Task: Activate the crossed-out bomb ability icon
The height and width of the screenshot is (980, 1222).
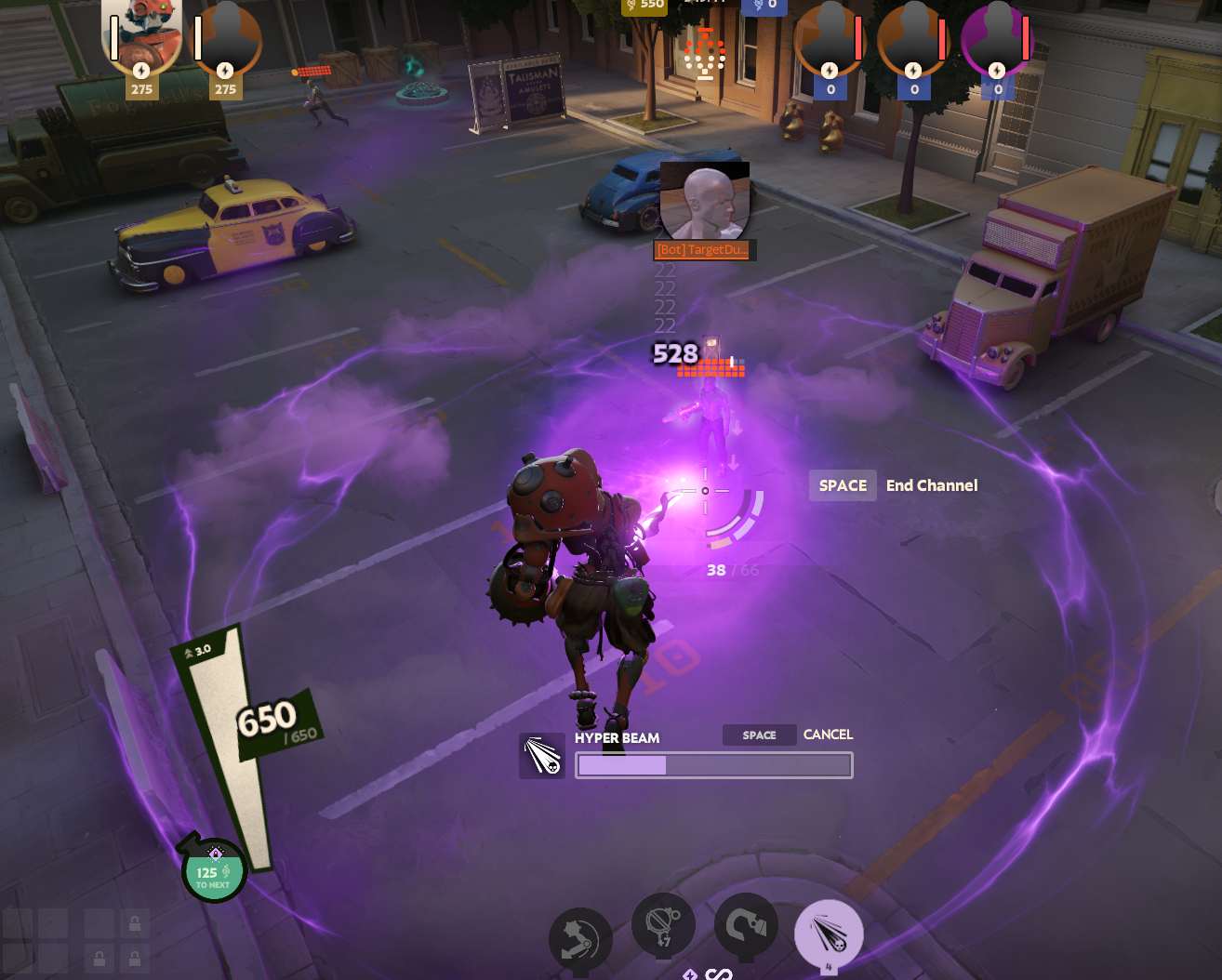Action: pos(663,925)
